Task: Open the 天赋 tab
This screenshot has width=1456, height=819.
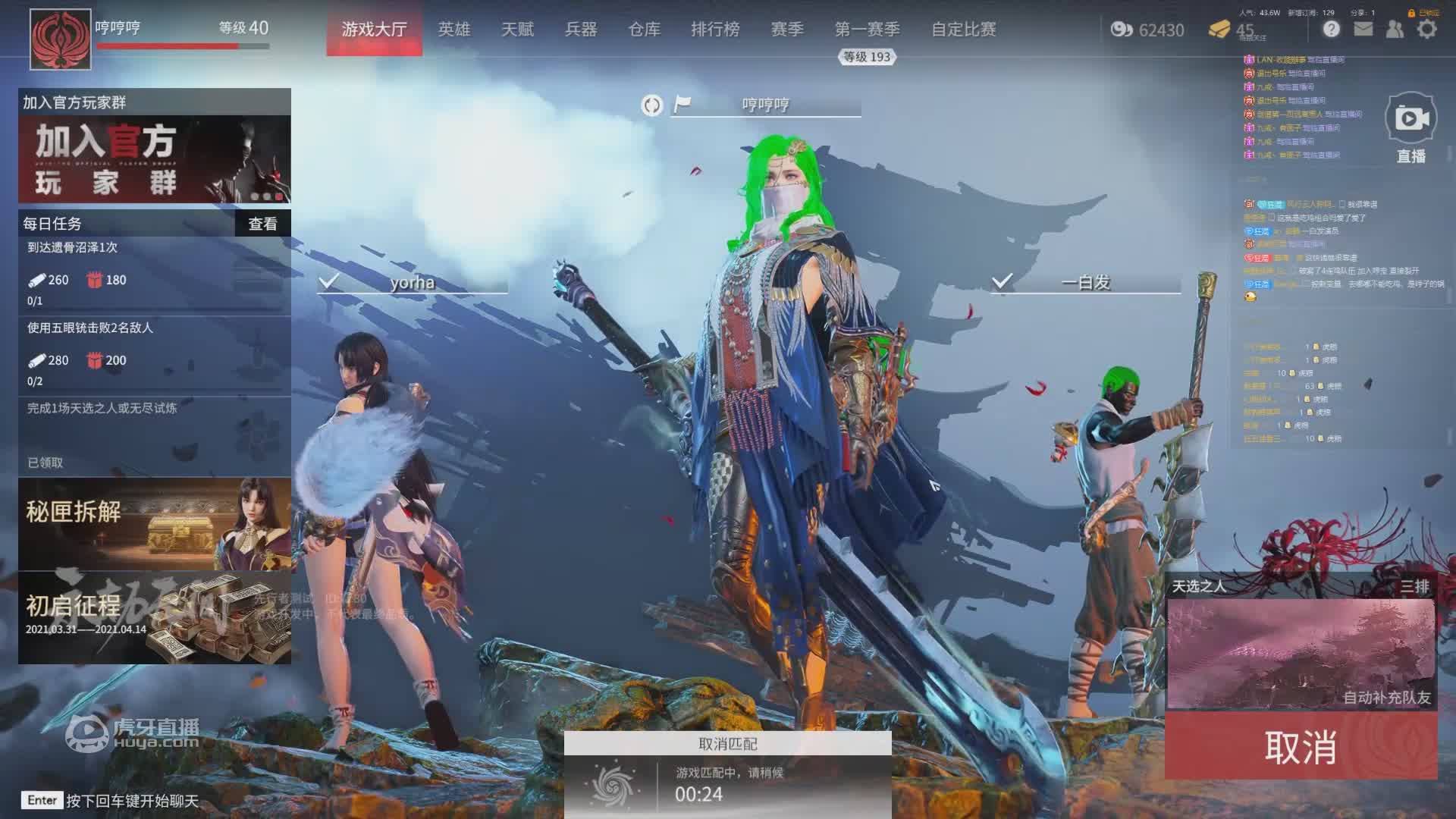Action: click(518, 30)
